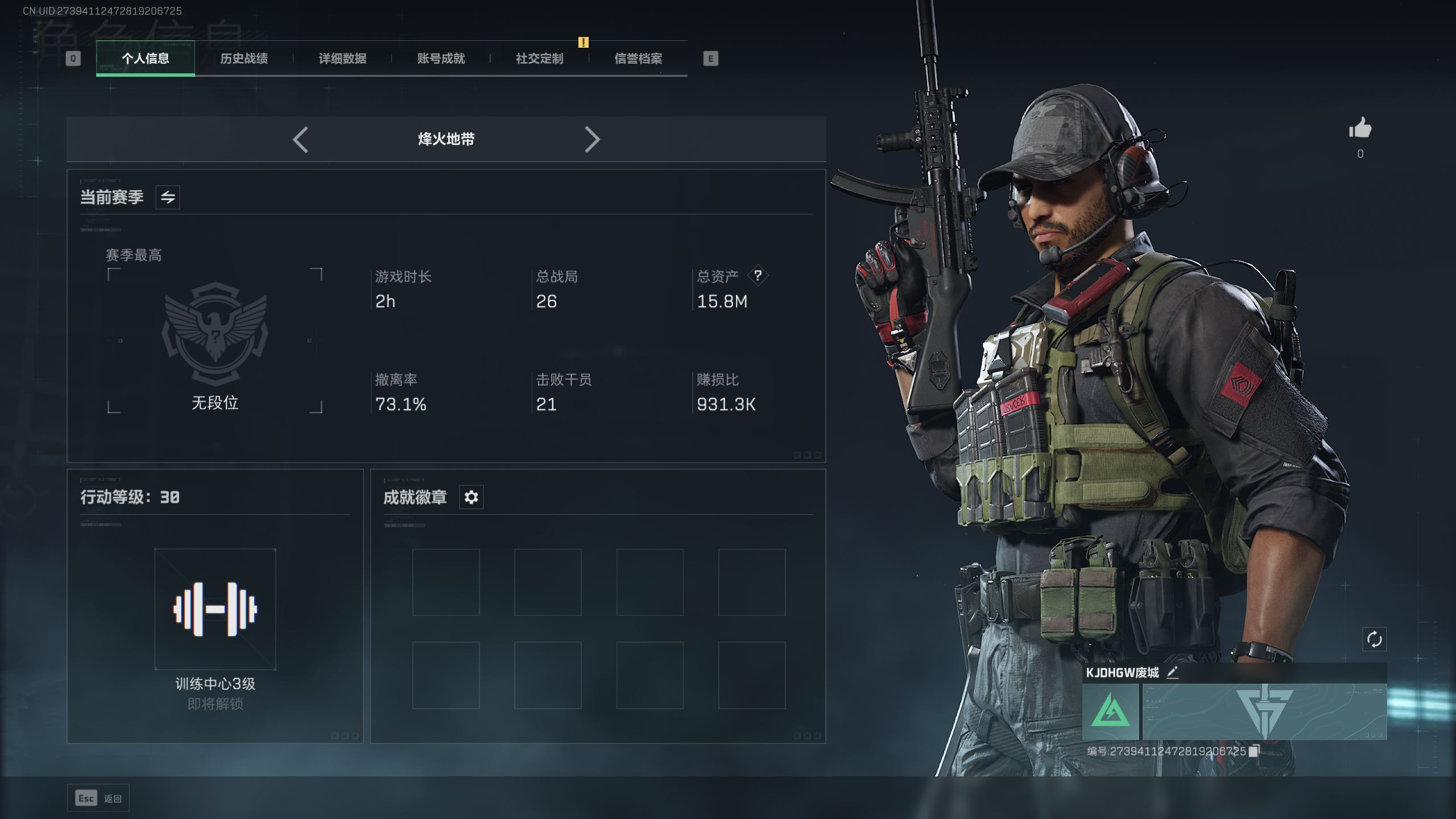
Task: Select the 无段位 season rank emblem
Action: click(215, 333)
